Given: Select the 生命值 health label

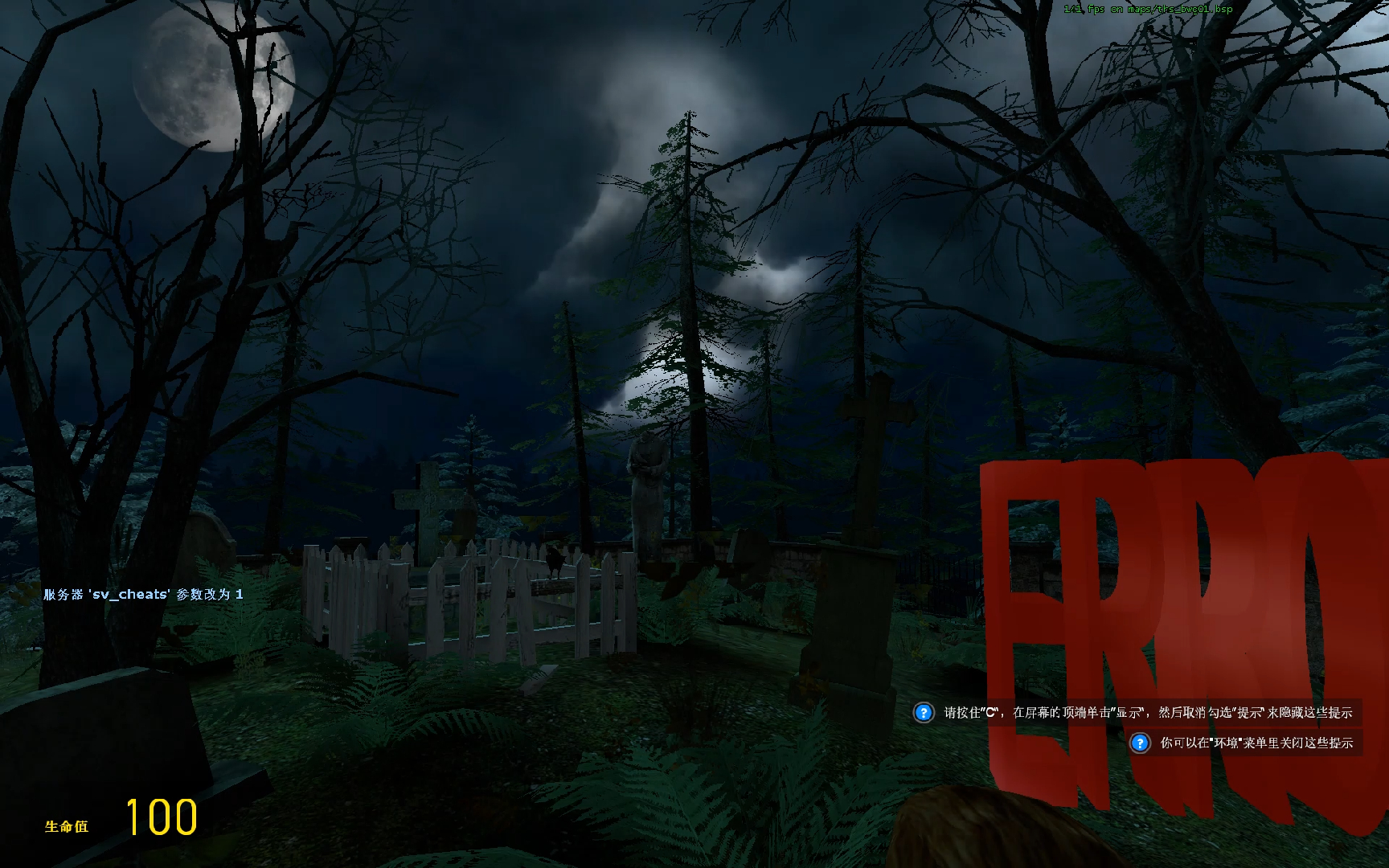Looking at the screenshot, I should click(68, 824).
